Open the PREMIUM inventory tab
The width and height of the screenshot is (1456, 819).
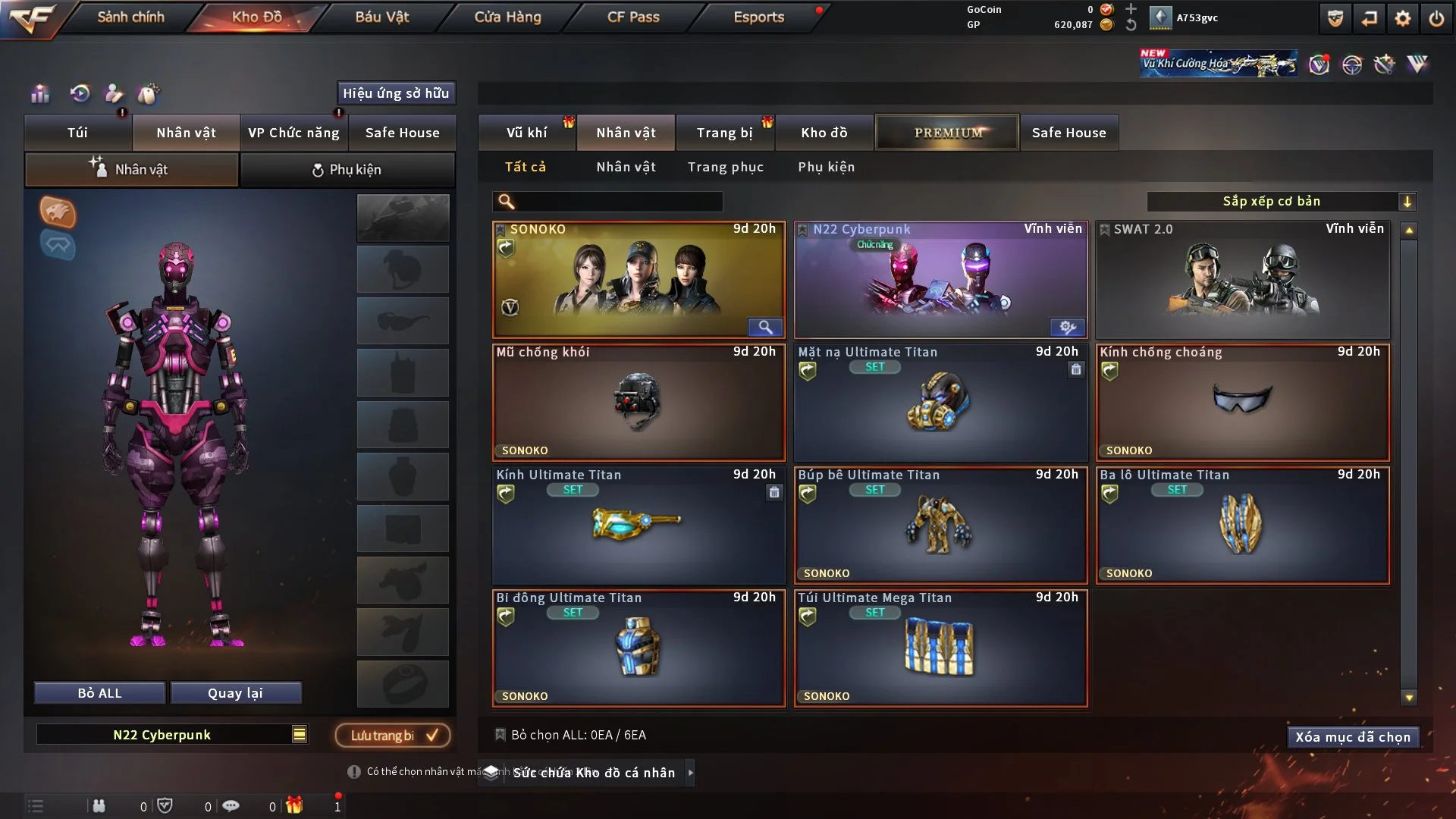pyautogui.click(x=947, y=132)
